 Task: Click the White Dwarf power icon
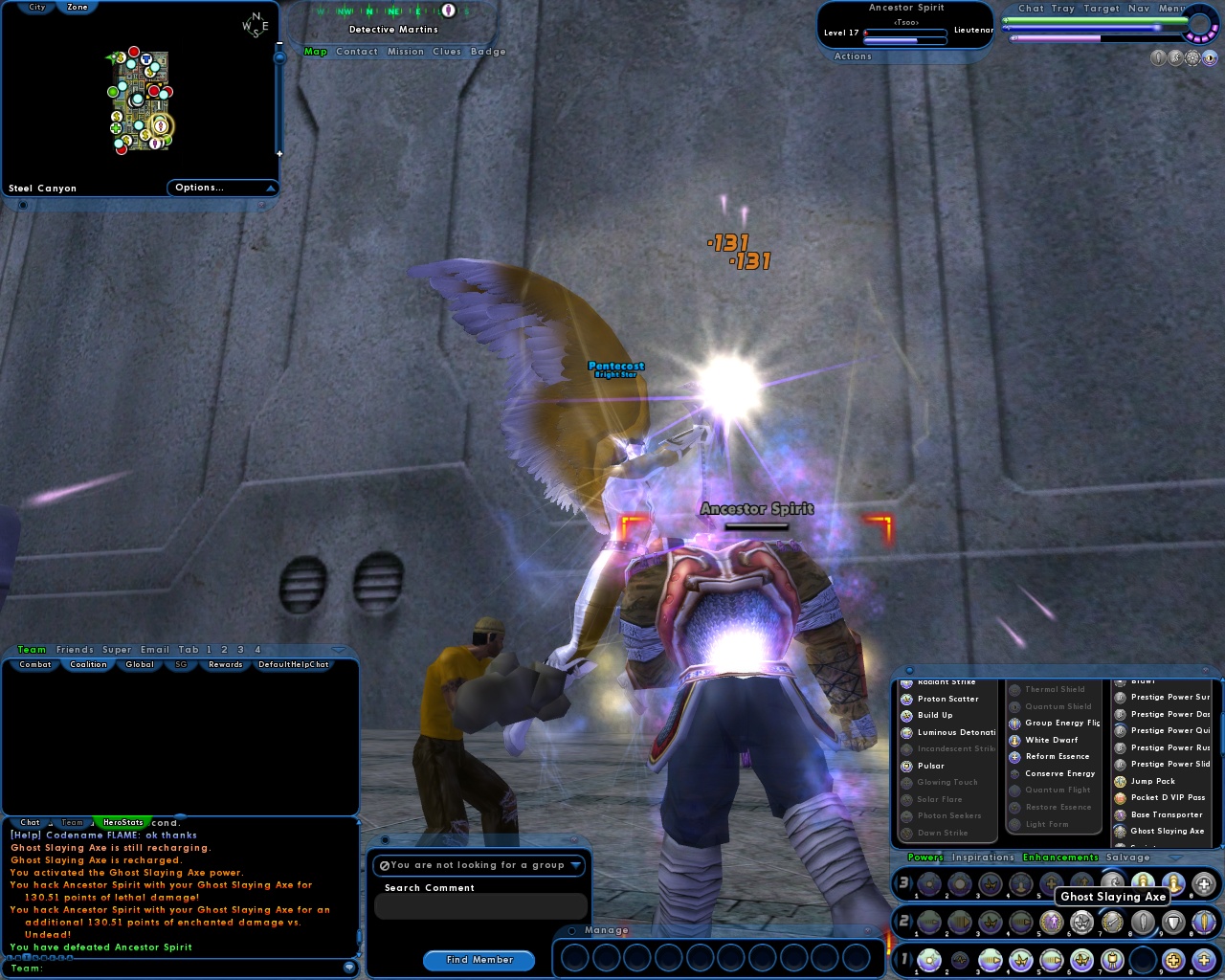point(1013,740)
